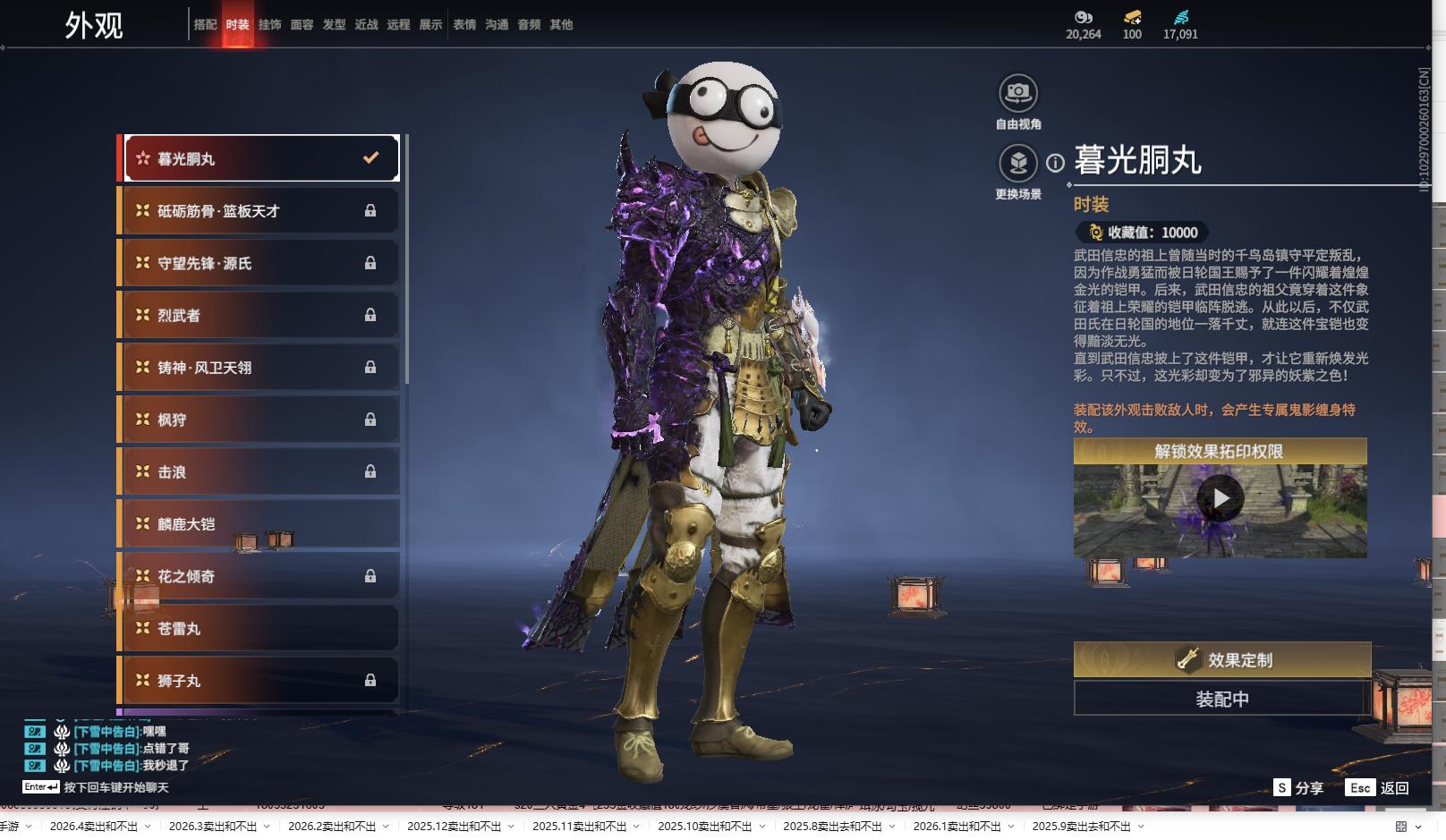Return using the 返回 button
Screen dimensions: 1446x840
(x=1378, y=788)
